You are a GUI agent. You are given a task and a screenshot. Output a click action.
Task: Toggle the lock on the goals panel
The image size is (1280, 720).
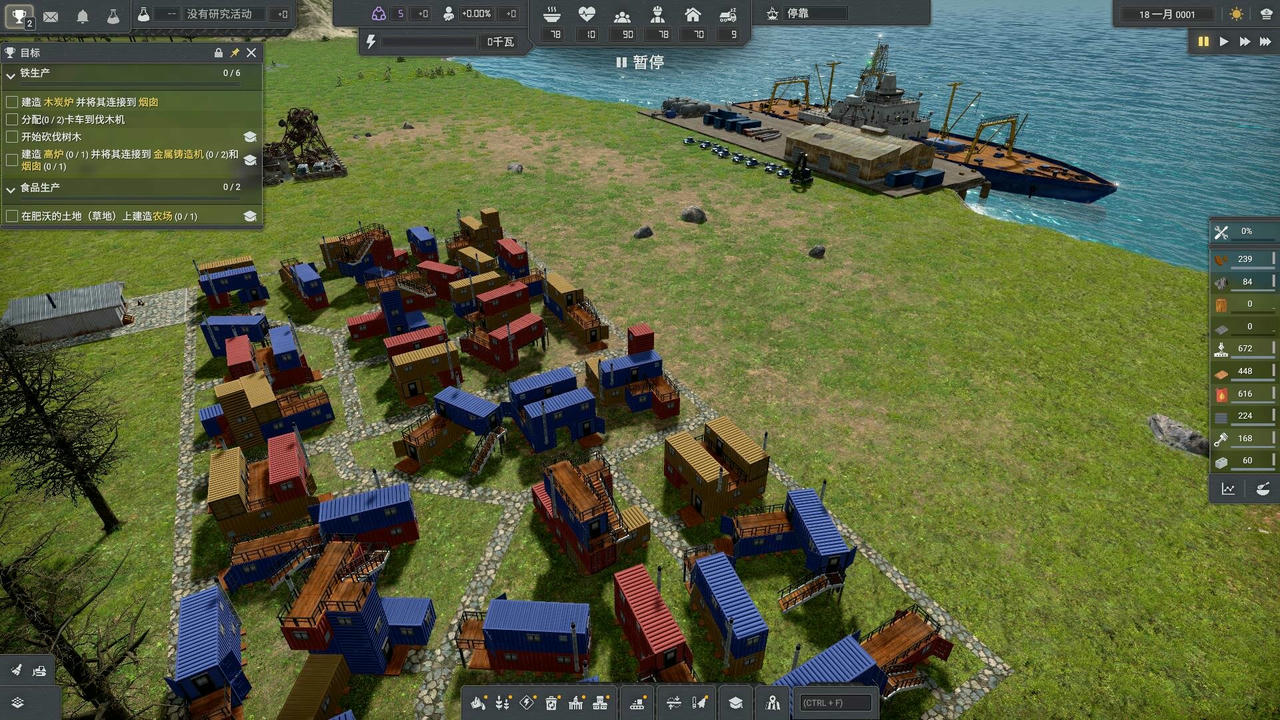coord(219,53)
